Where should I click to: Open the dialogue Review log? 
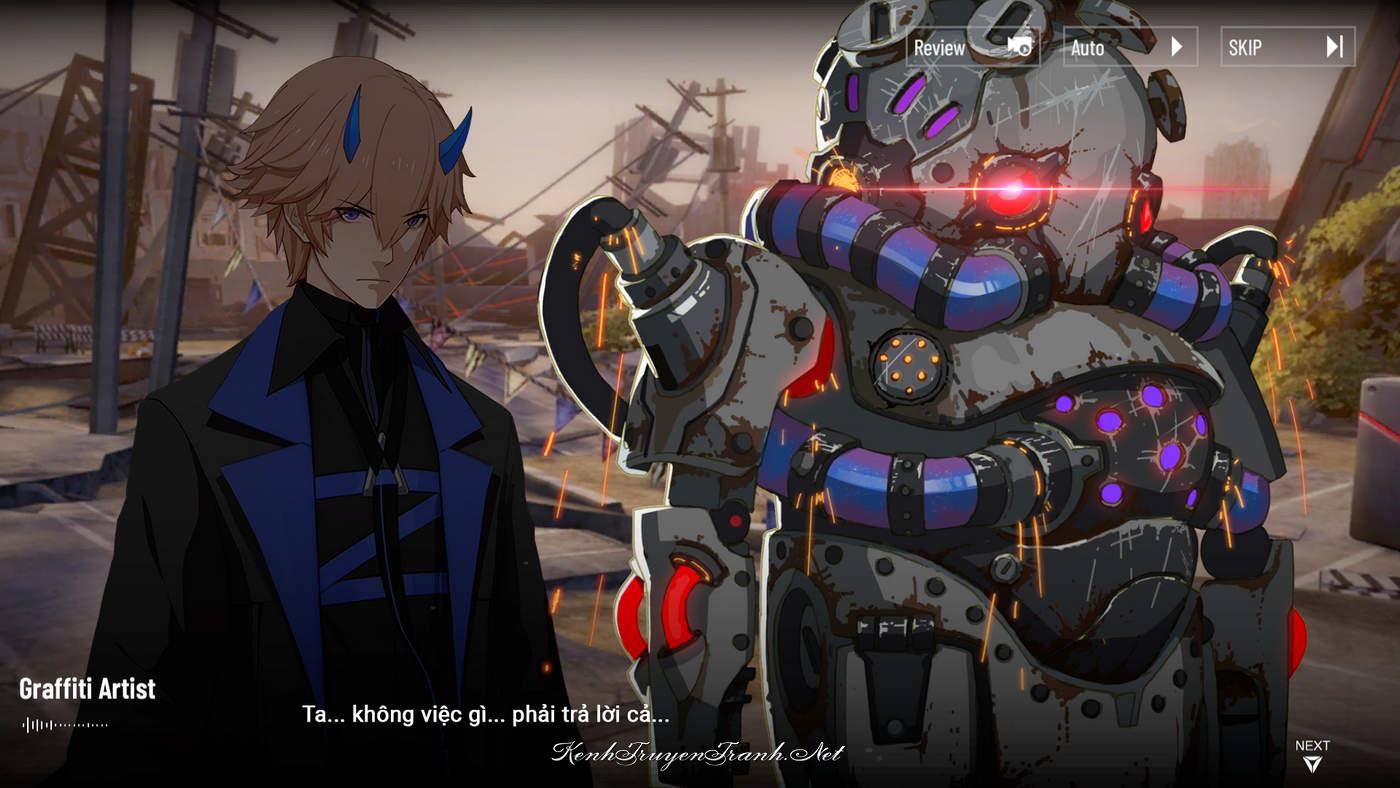[972, 47]
